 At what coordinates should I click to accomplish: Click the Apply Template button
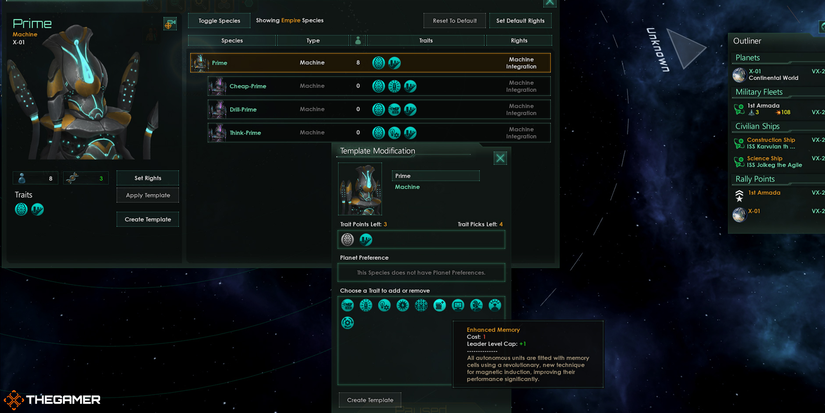pyautogui.click(x=147, y=195)
